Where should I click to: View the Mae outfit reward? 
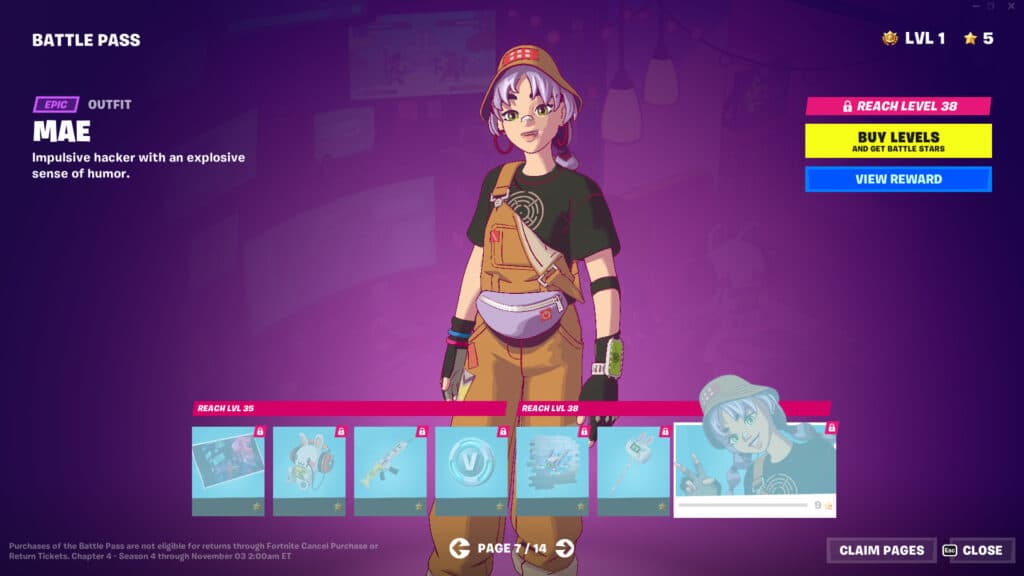coord(898,179)
